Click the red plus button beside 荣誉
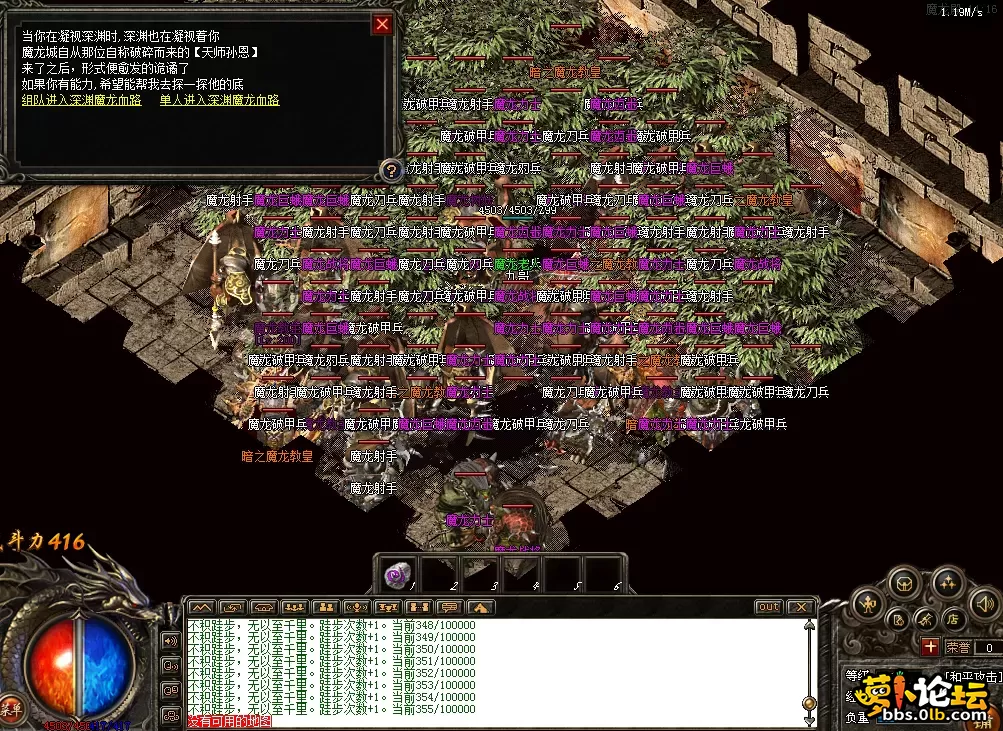This screenshot has height=731, width=1003. coord(930,647)
